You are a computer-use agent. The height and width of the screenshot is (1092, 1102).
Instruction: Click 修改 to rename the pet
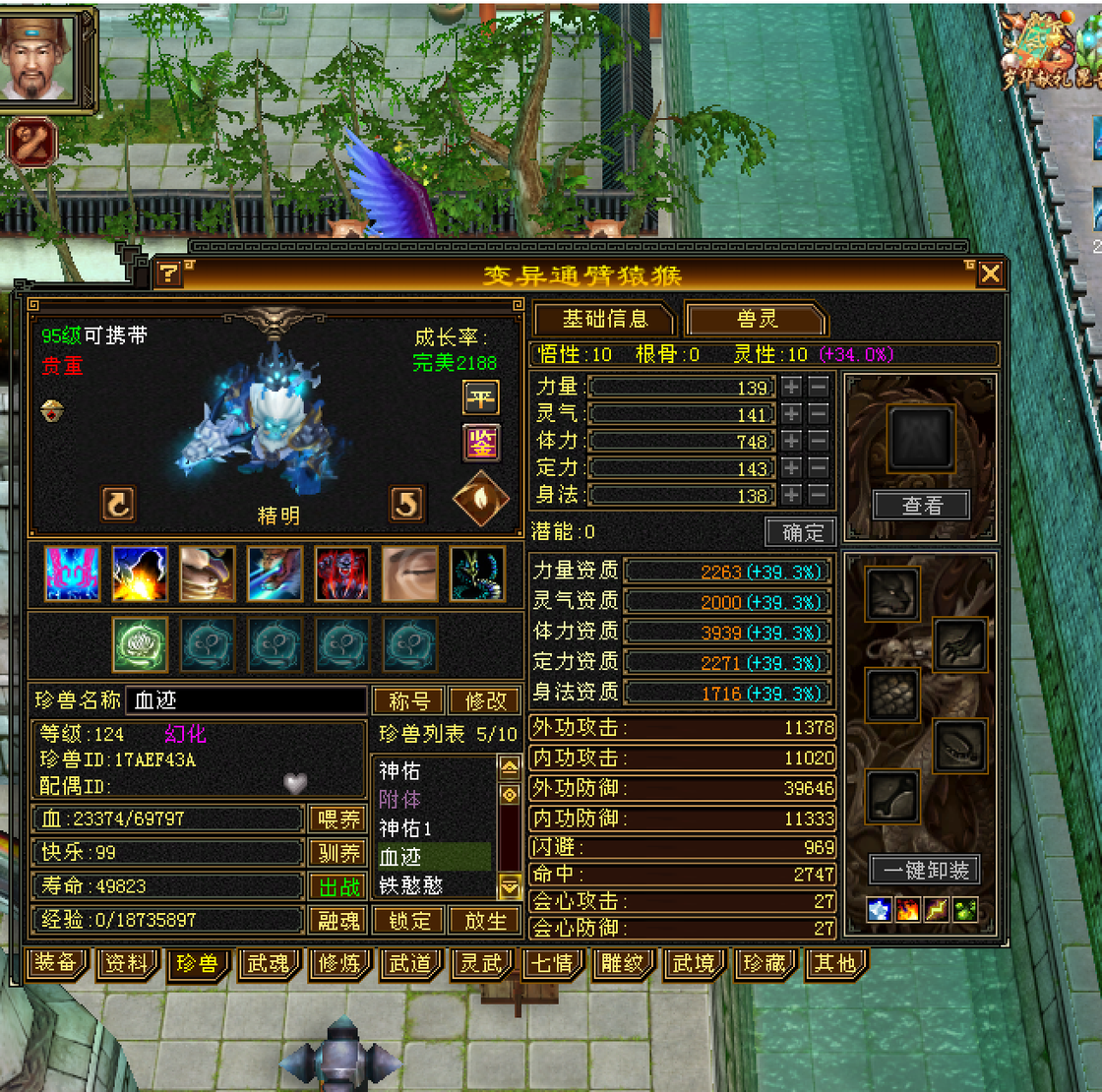pyautogui.click(x=484, y=700)
